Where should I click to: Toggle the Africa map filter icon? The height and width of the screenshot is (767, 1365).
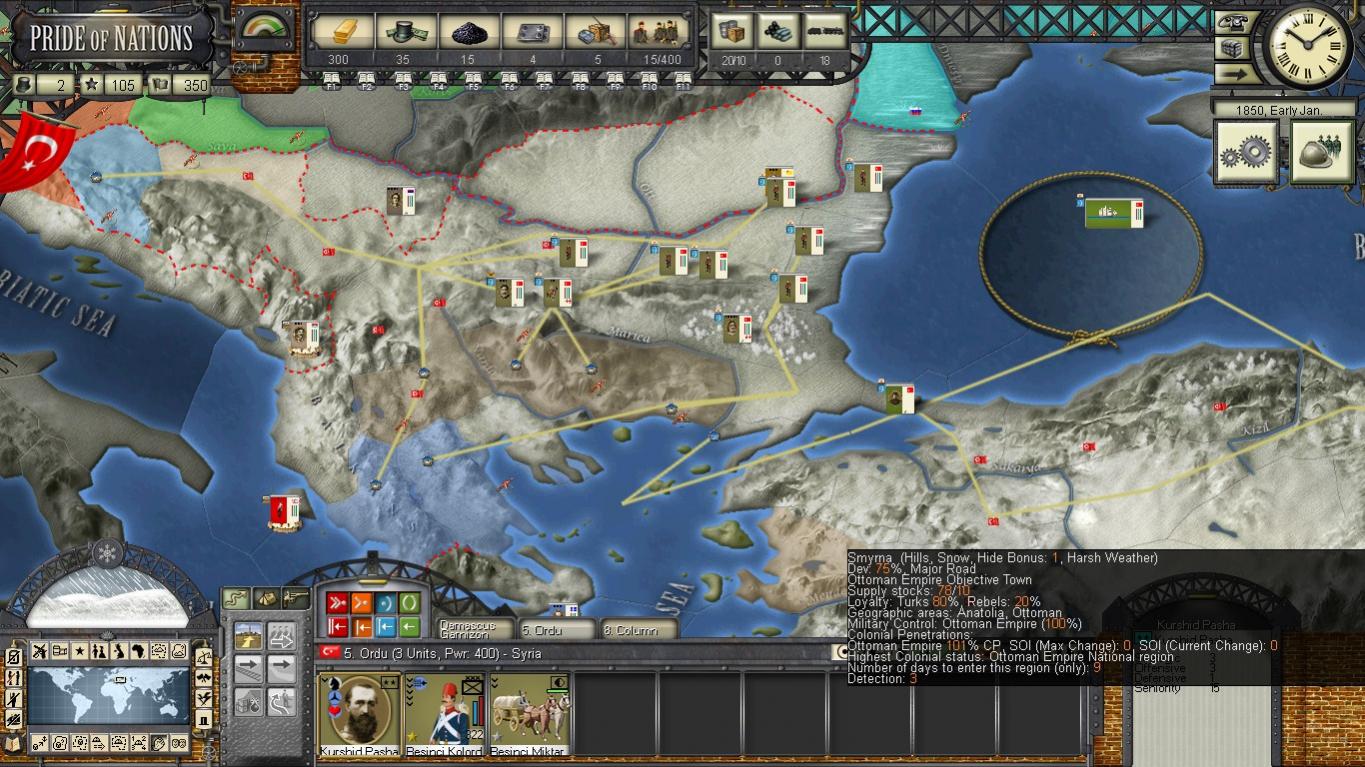click(x=119, y=651)
